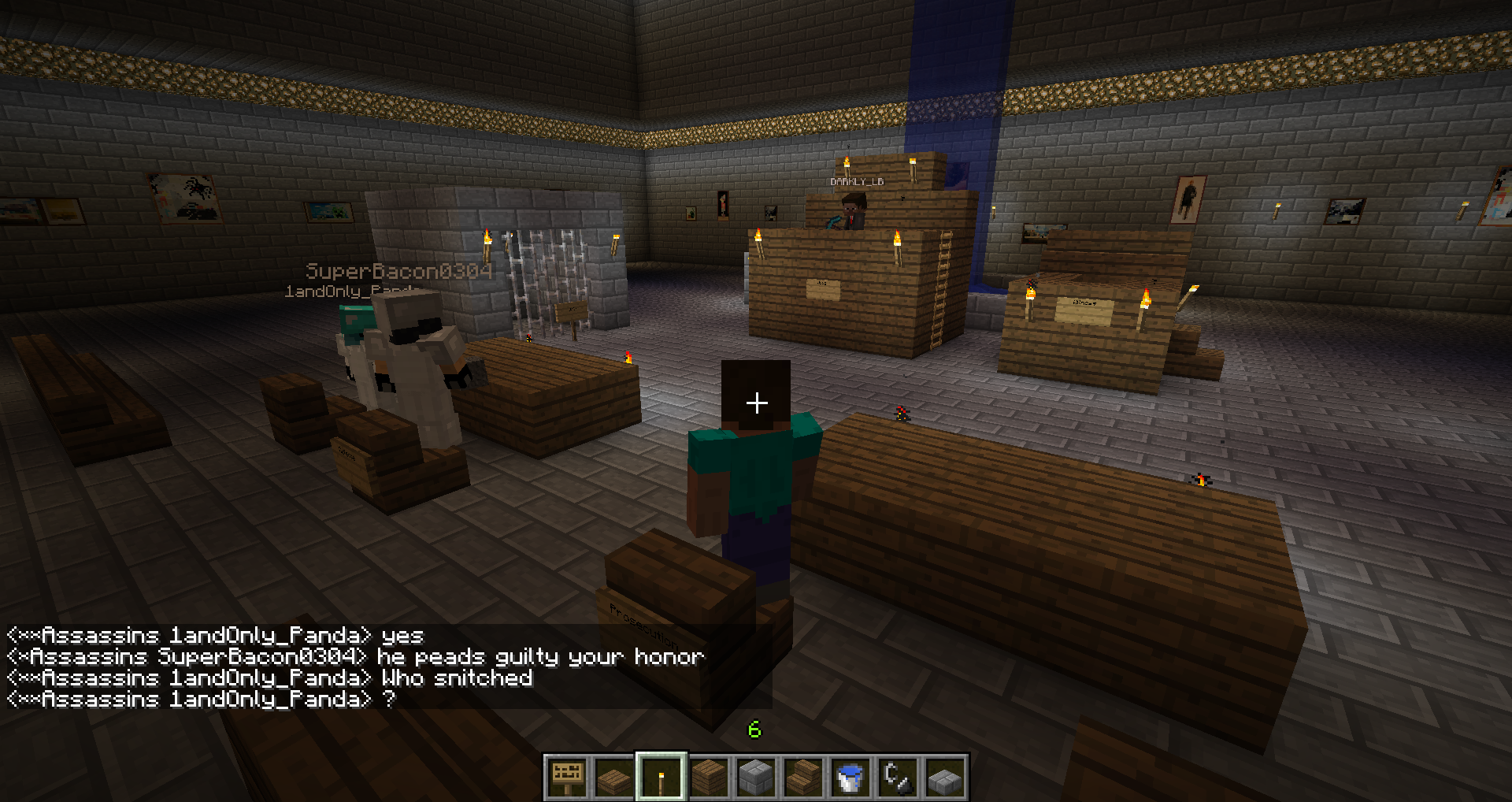This screenshot has height=802, width=1512.
Task: Select the stone brick block slot
Action: click(x=756, y=777)
